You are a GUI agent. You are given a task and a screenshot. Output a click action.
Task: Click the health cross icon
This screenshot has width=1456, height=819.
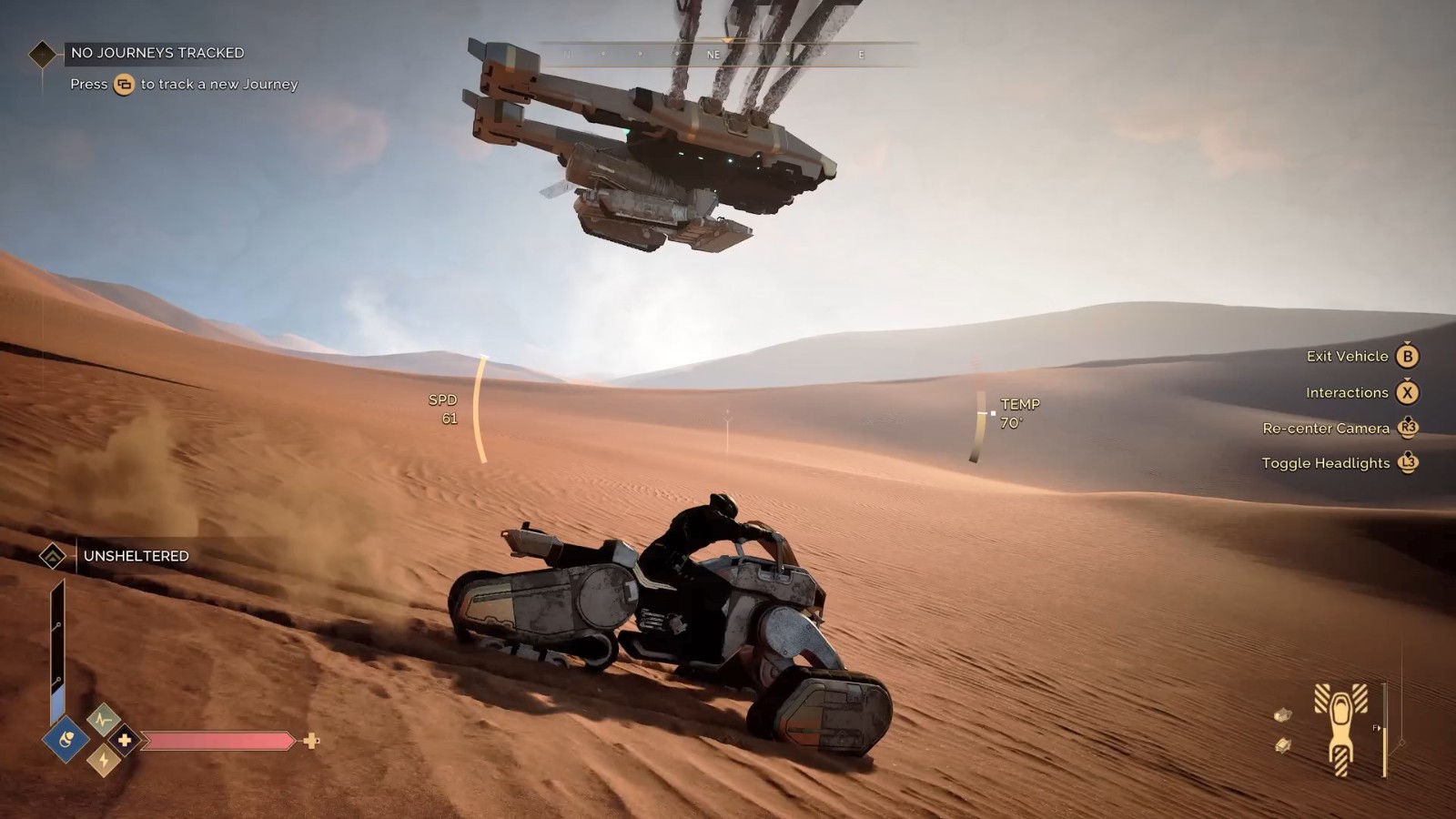click(x=125, y=740)
